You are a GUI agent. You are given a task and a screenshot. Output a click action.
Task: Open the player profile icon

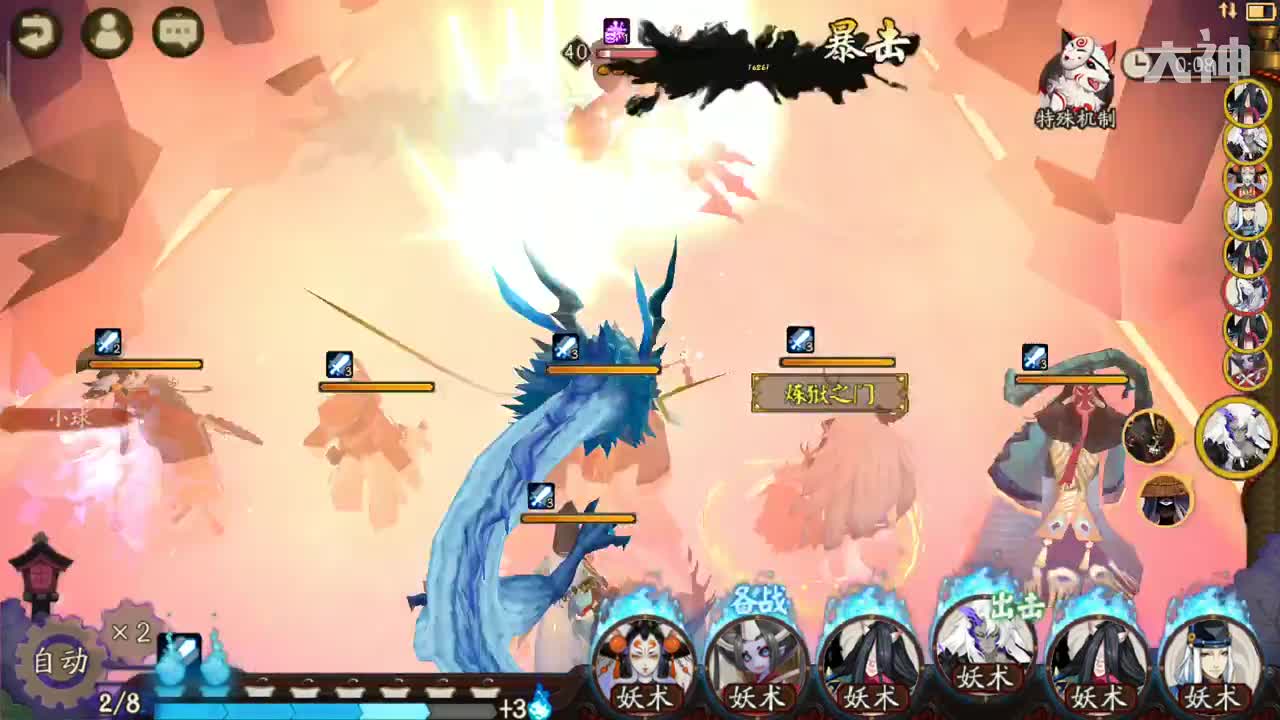(x=107, y=33)
